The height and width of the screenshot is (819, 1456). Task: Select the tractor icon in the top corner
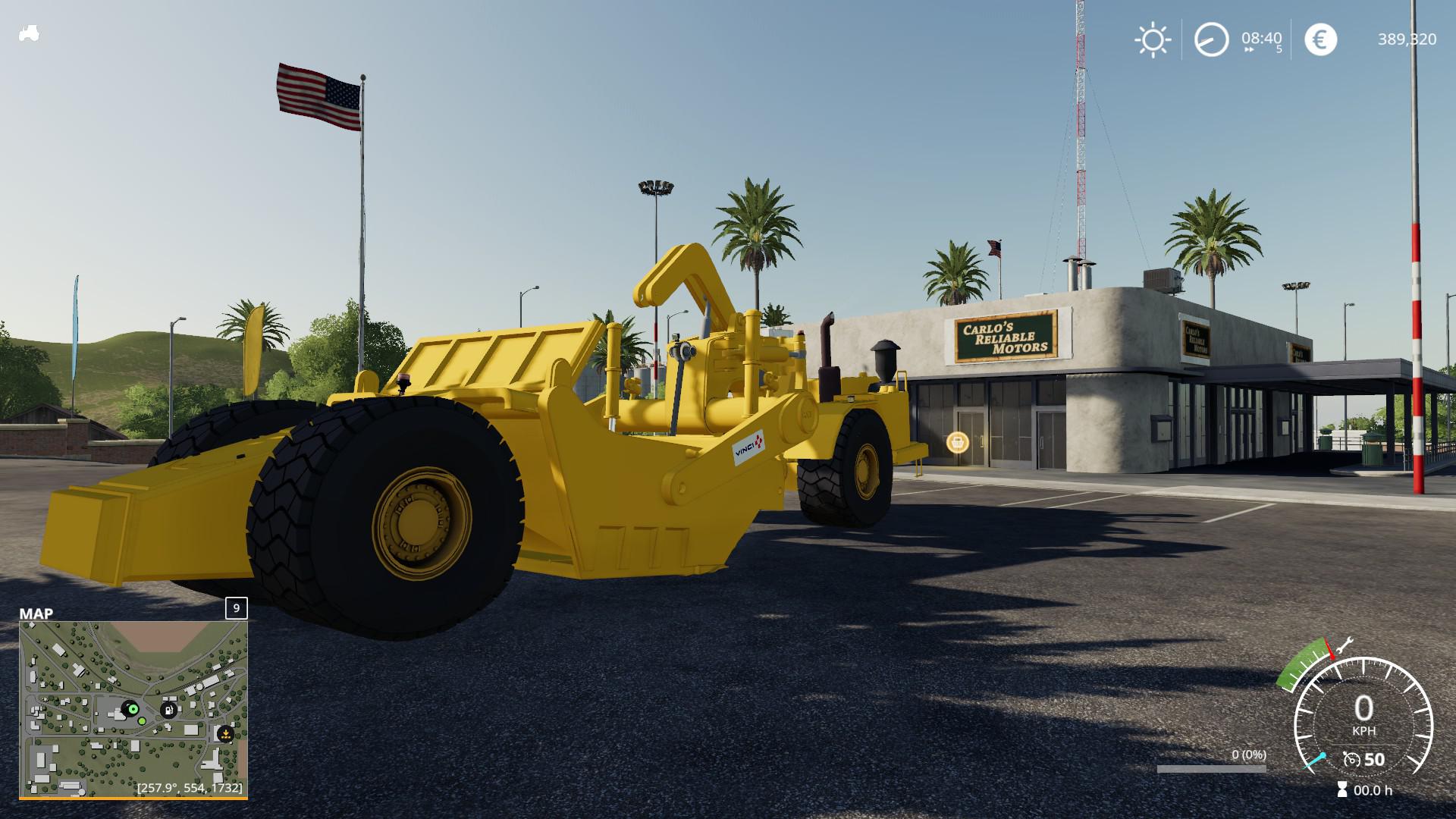coord(29,34)
